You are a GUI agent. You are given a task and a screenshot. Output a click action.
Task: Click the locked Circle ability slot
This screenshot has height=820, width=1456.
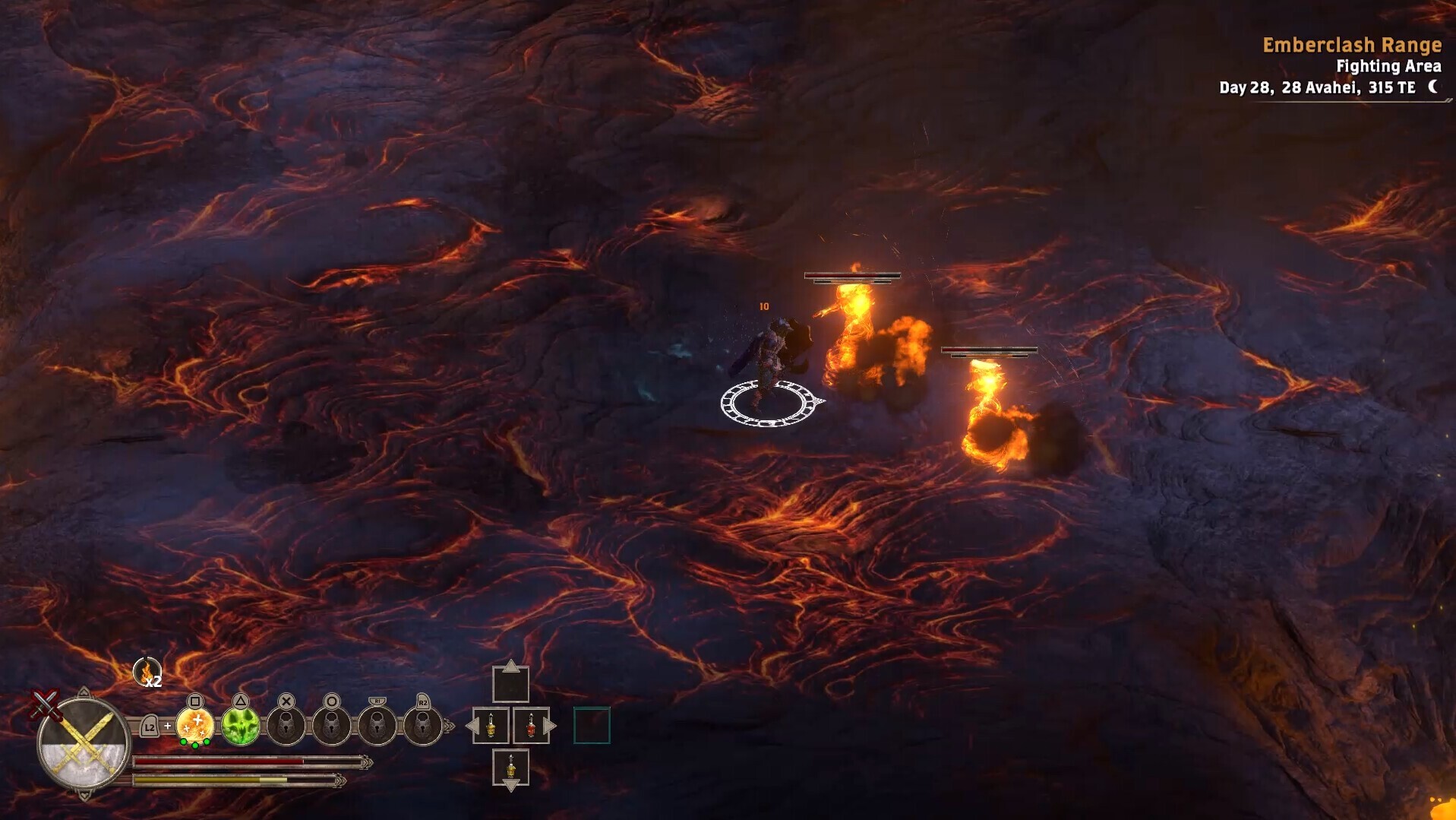coord(331,725)
